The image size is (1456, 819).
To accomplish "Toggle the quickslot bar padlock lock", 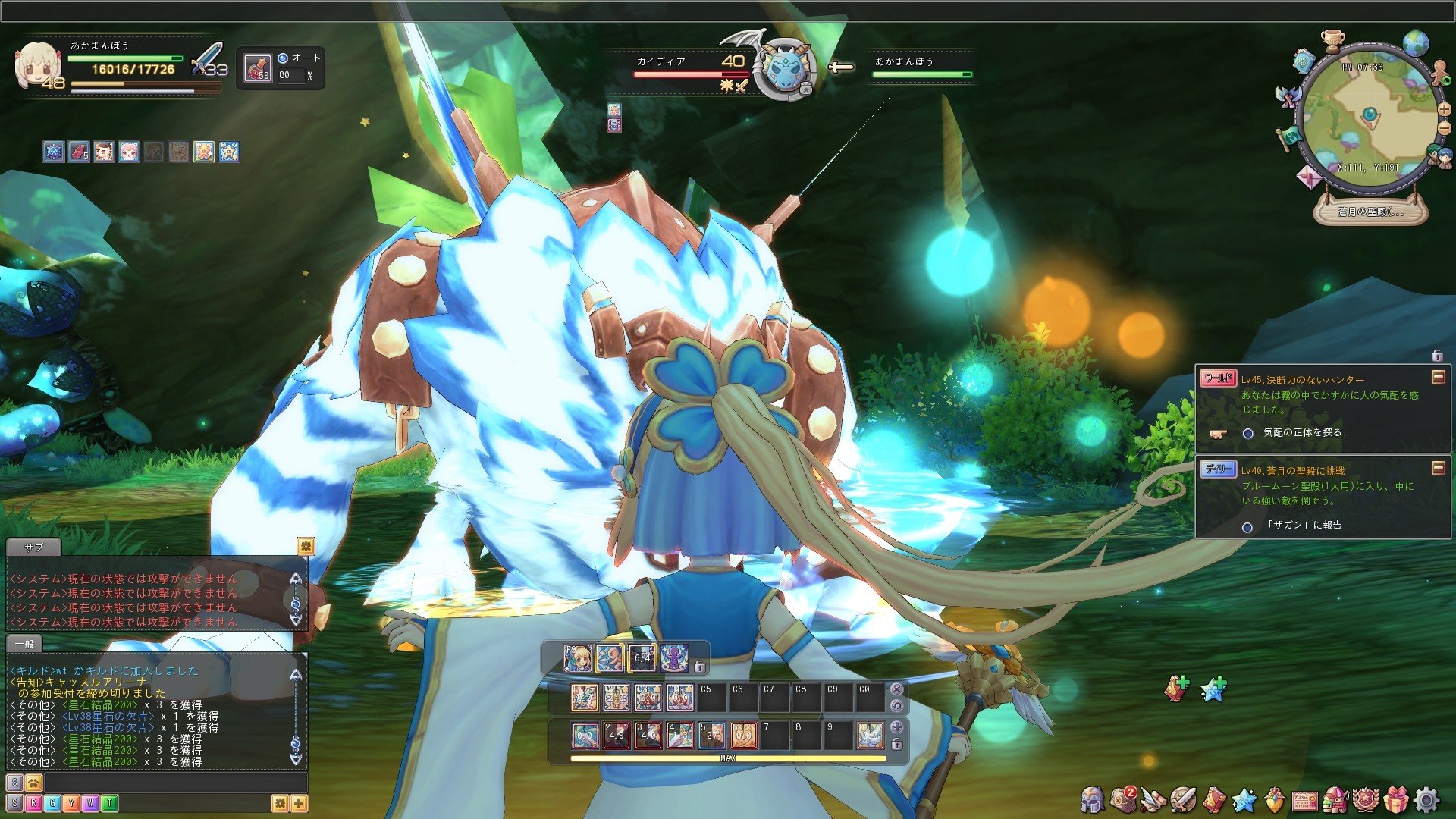I will click(897, 745).
